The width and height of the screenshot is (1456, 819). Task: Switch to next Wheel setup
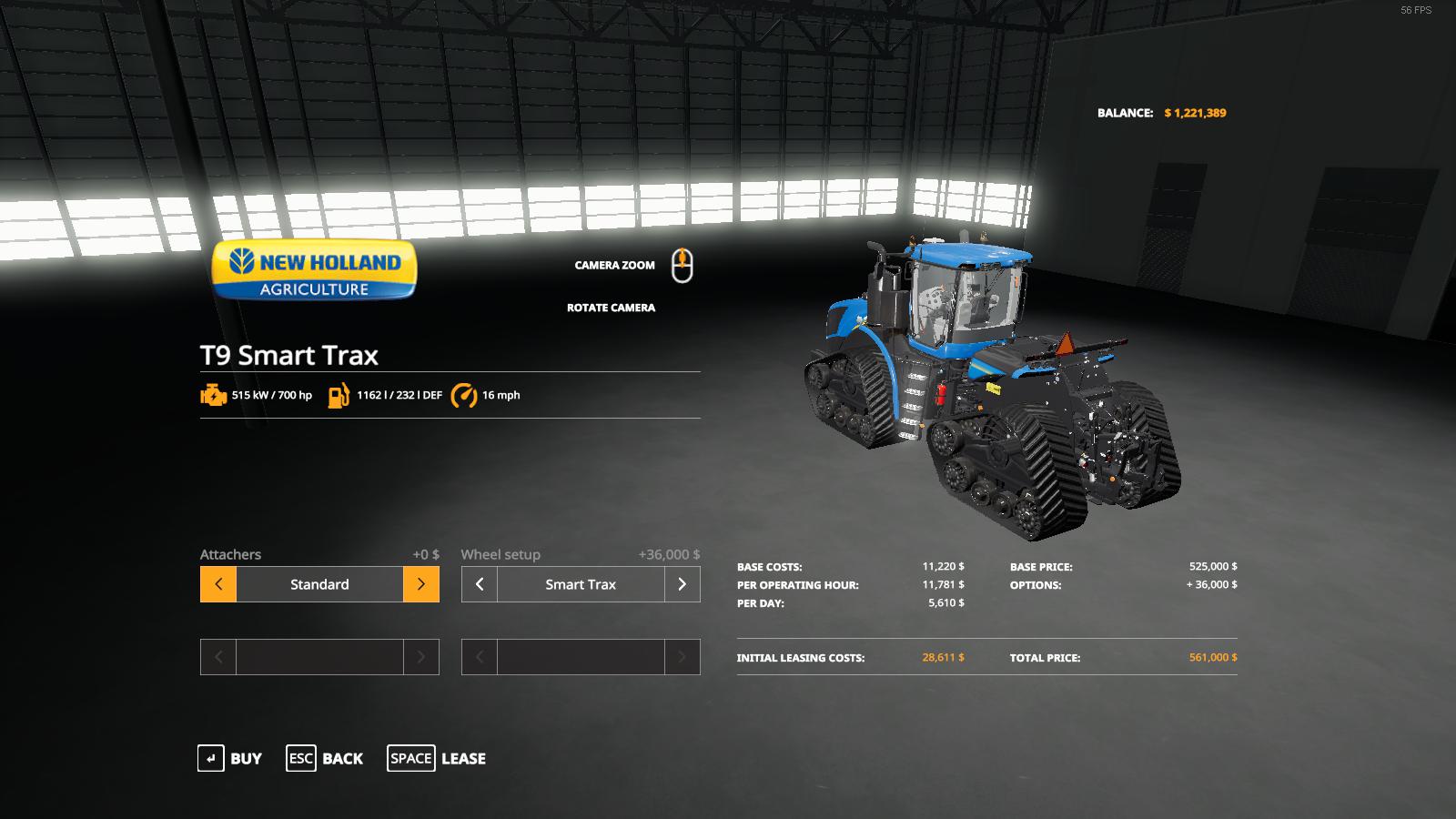pyautogui.click(x=682, y=584)
